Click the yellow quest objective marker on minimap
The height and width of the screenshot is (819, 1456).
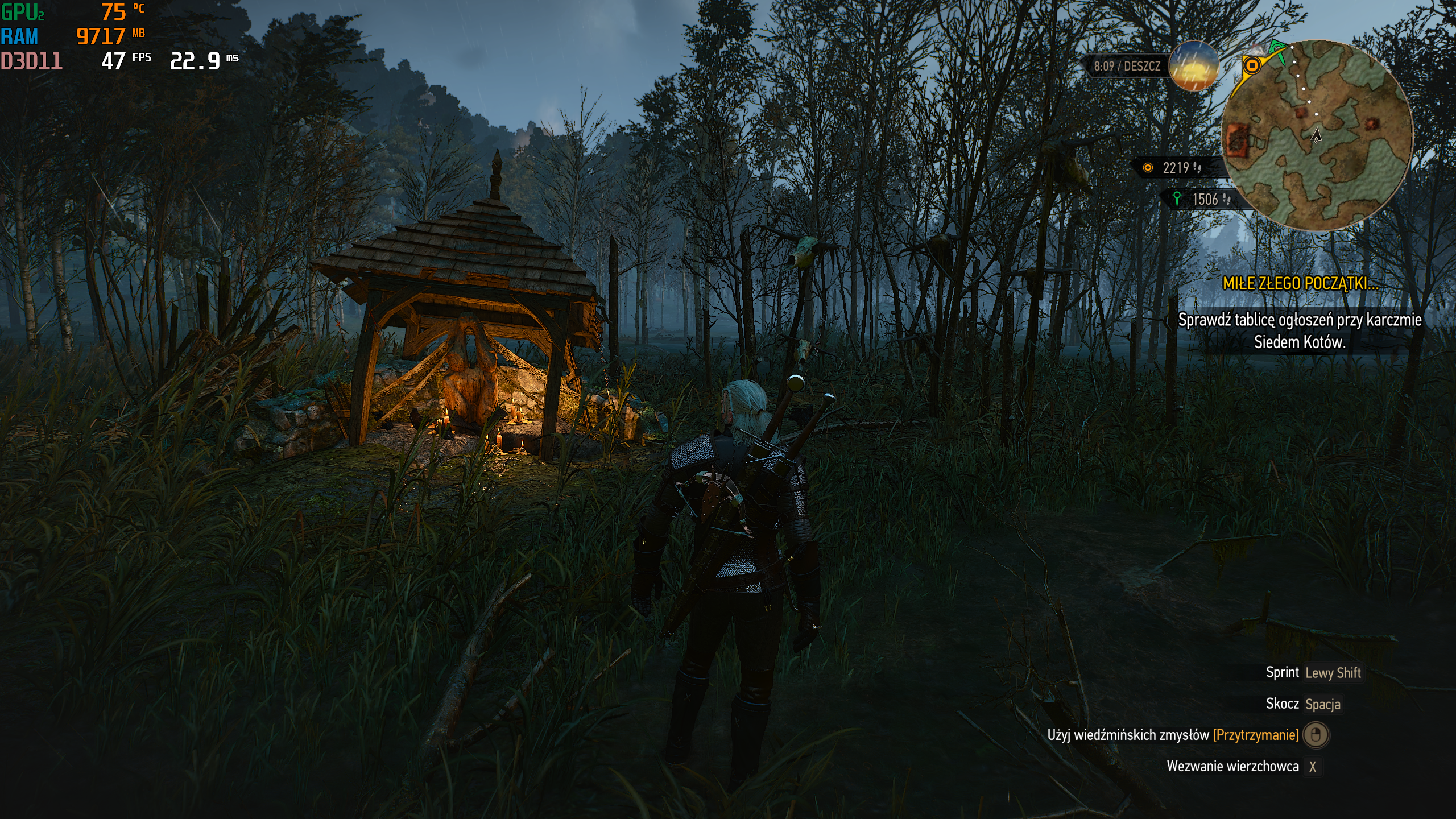(1251, 65)
